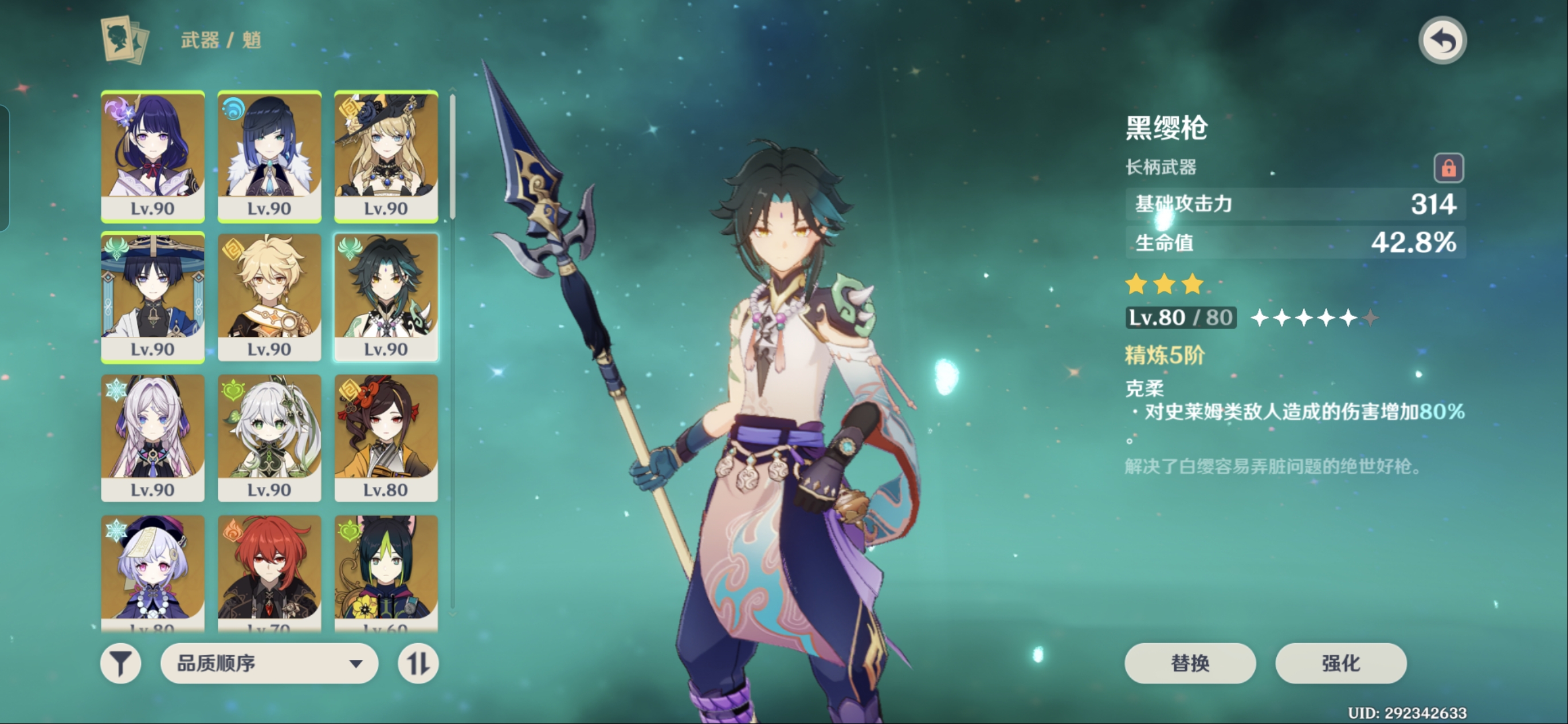Select Raiden Shogun character portrait
Screen dimensions: 1568x724
(x=153, y=156)
